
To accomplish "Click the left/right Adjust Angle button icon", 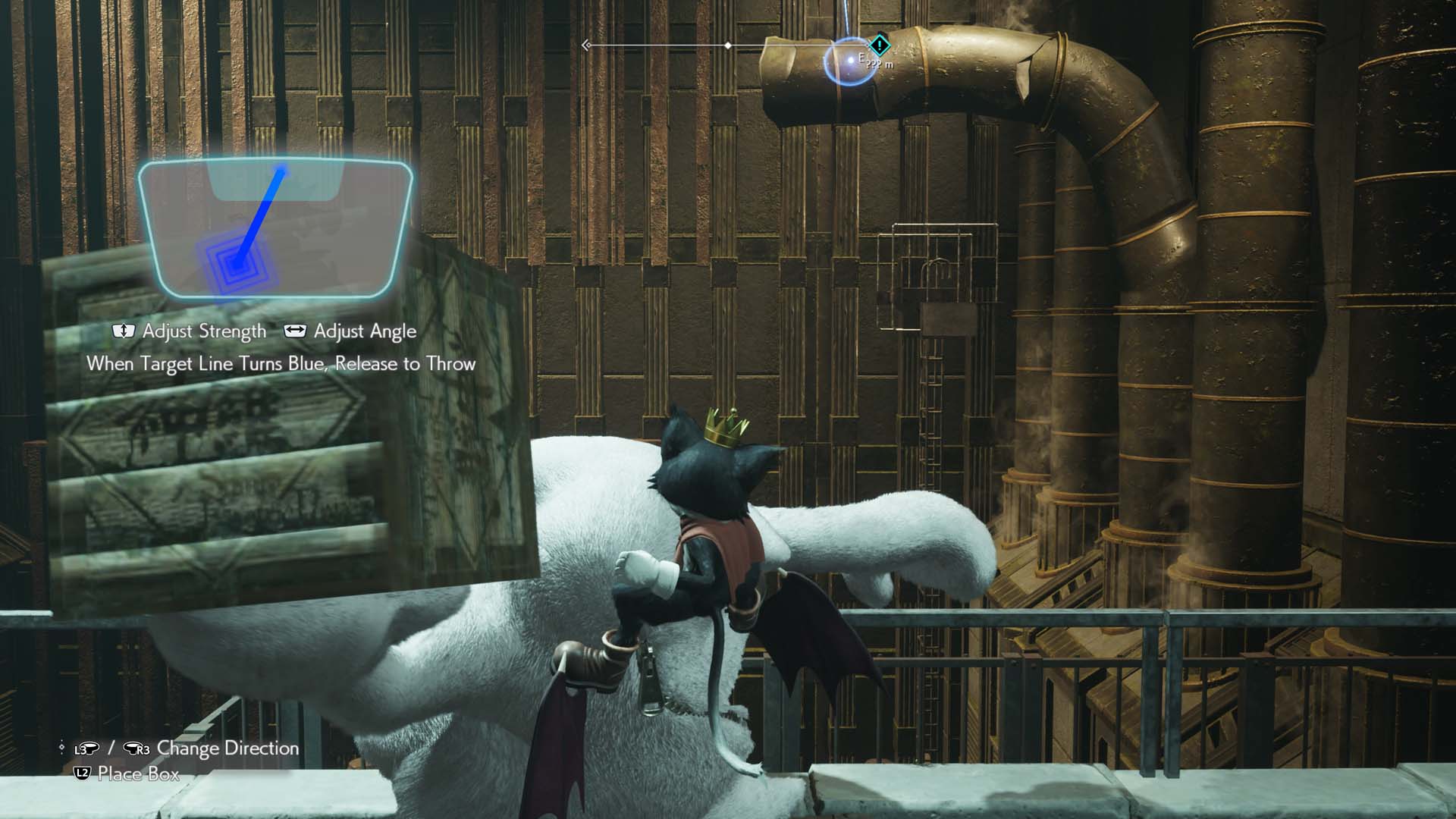I will tap(294, 331).
